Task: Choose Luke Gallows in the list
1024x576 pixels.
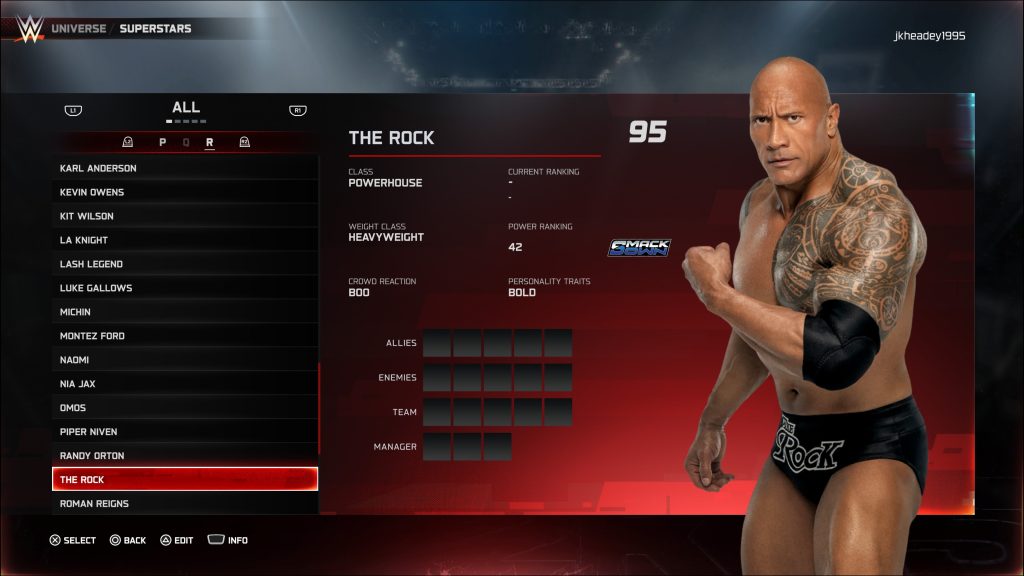Action: pos(185,288)
